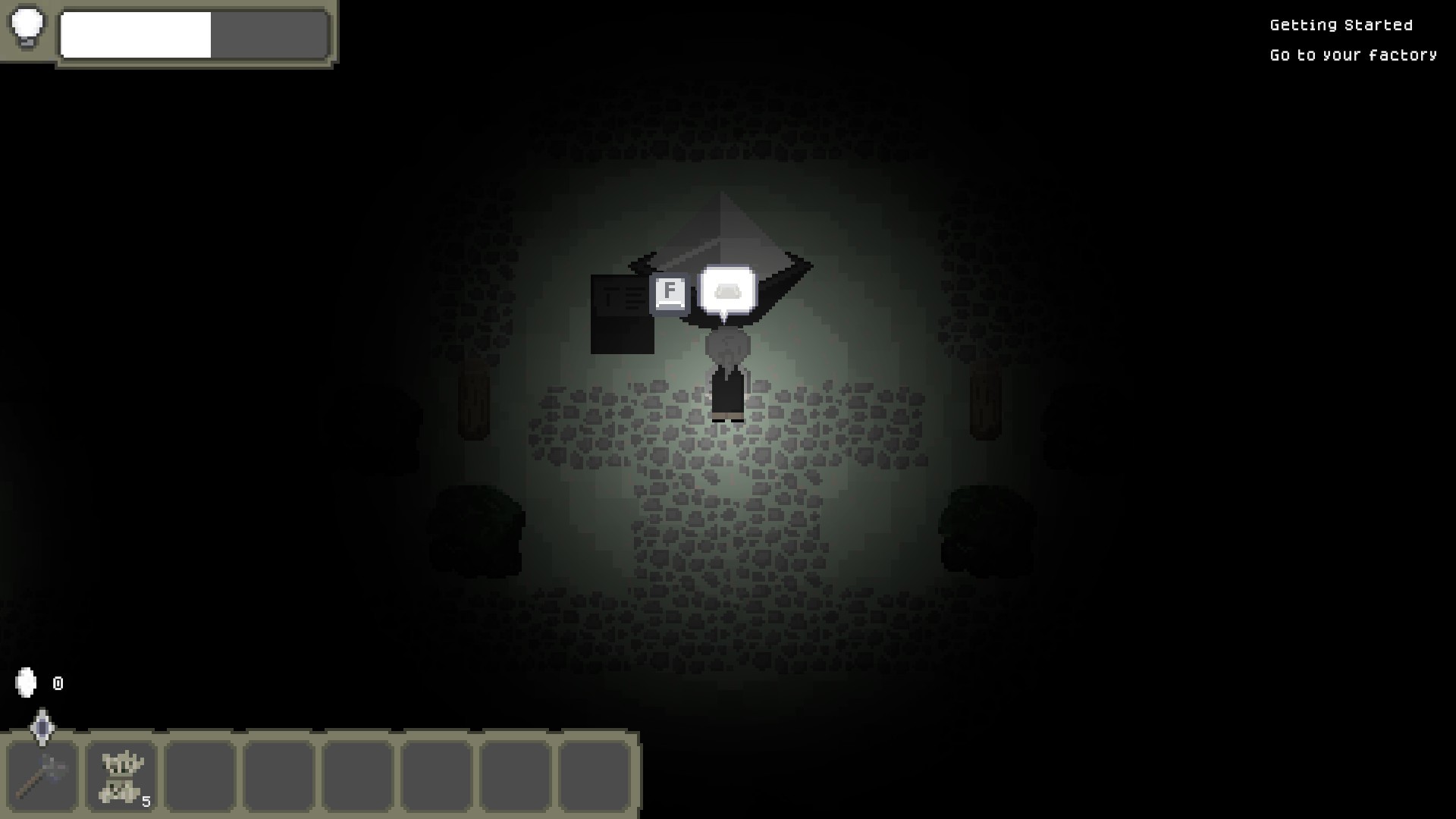Click the 'Getting Started' quest heading
This screenshot has width=1456, height=819.
click(x=1339, y=24)
